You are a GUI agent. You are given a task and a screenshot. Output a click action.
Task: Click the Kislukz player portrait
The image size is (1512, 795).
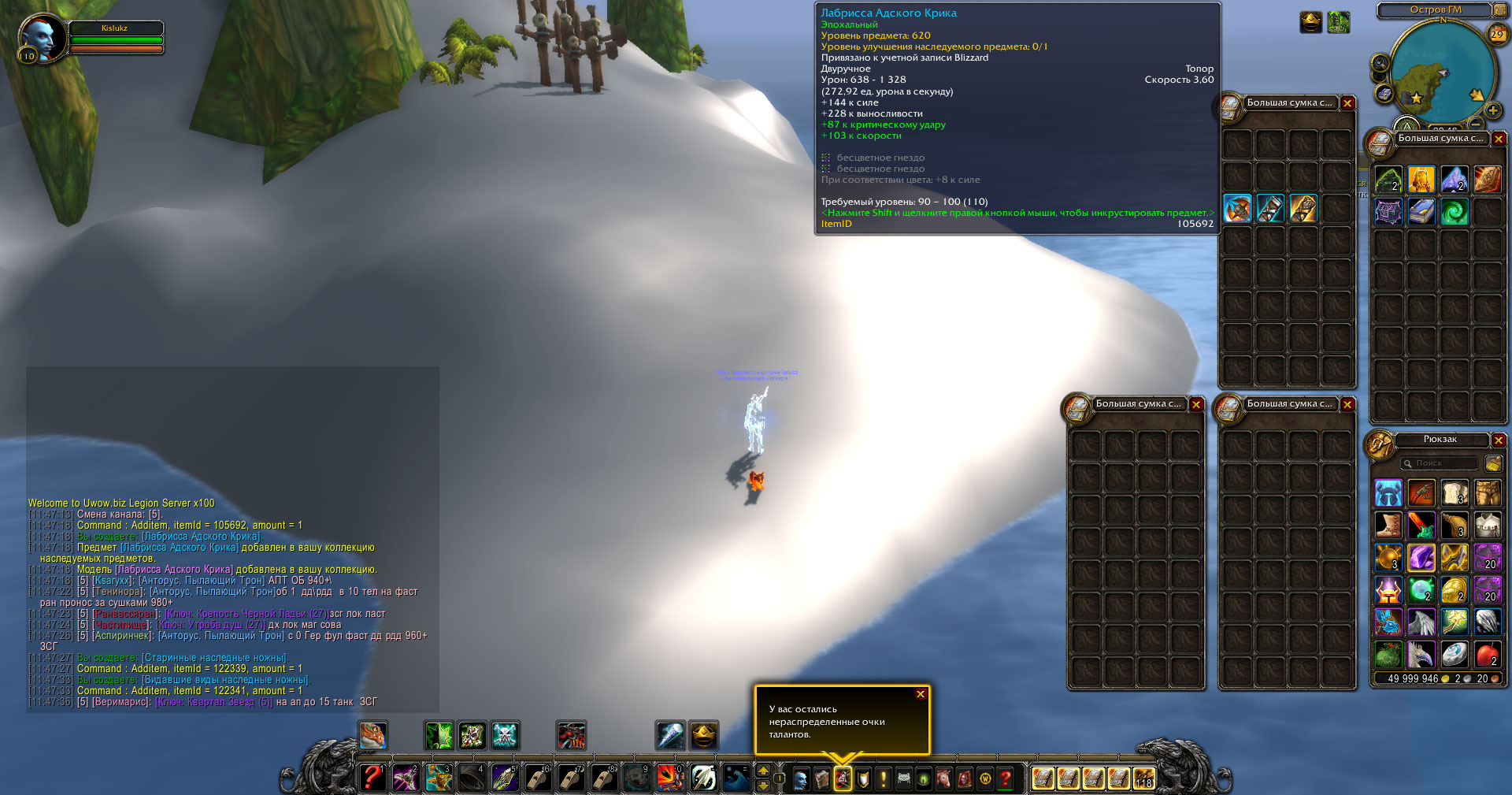[x=40, y=38]
